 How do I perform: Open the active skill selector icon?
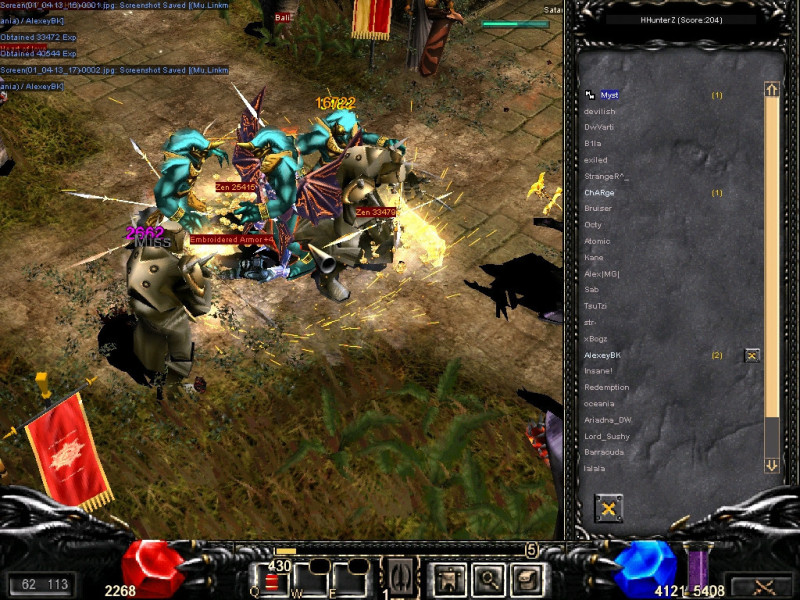pyautogui.click(x=401, y=577)
